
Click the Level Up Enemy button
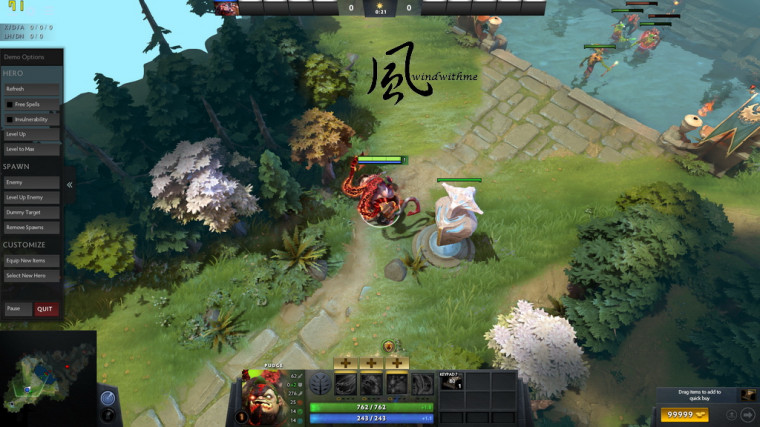click(x=32, y=198)
